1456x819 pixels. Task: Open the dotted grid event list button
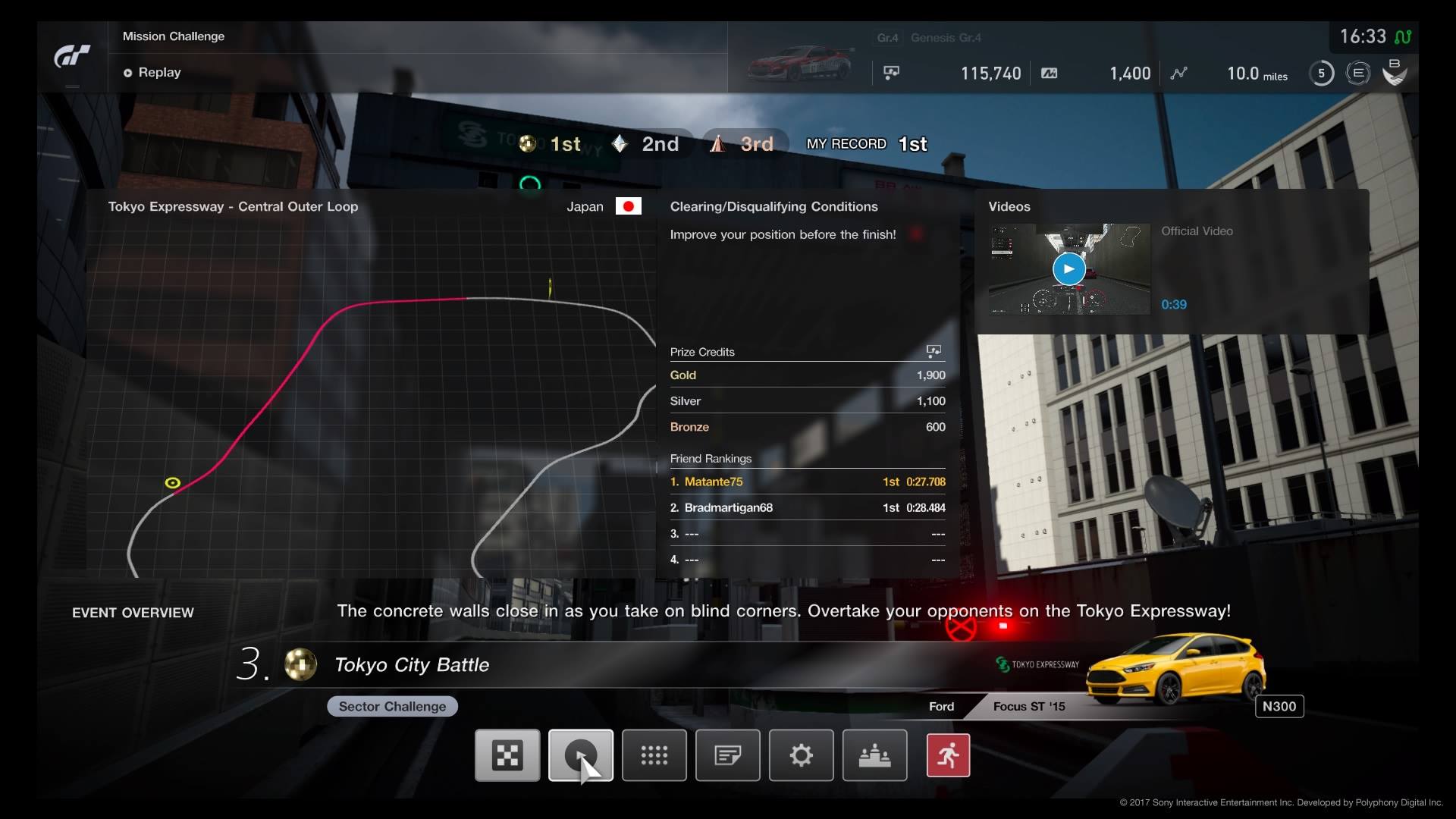[654, 755]
